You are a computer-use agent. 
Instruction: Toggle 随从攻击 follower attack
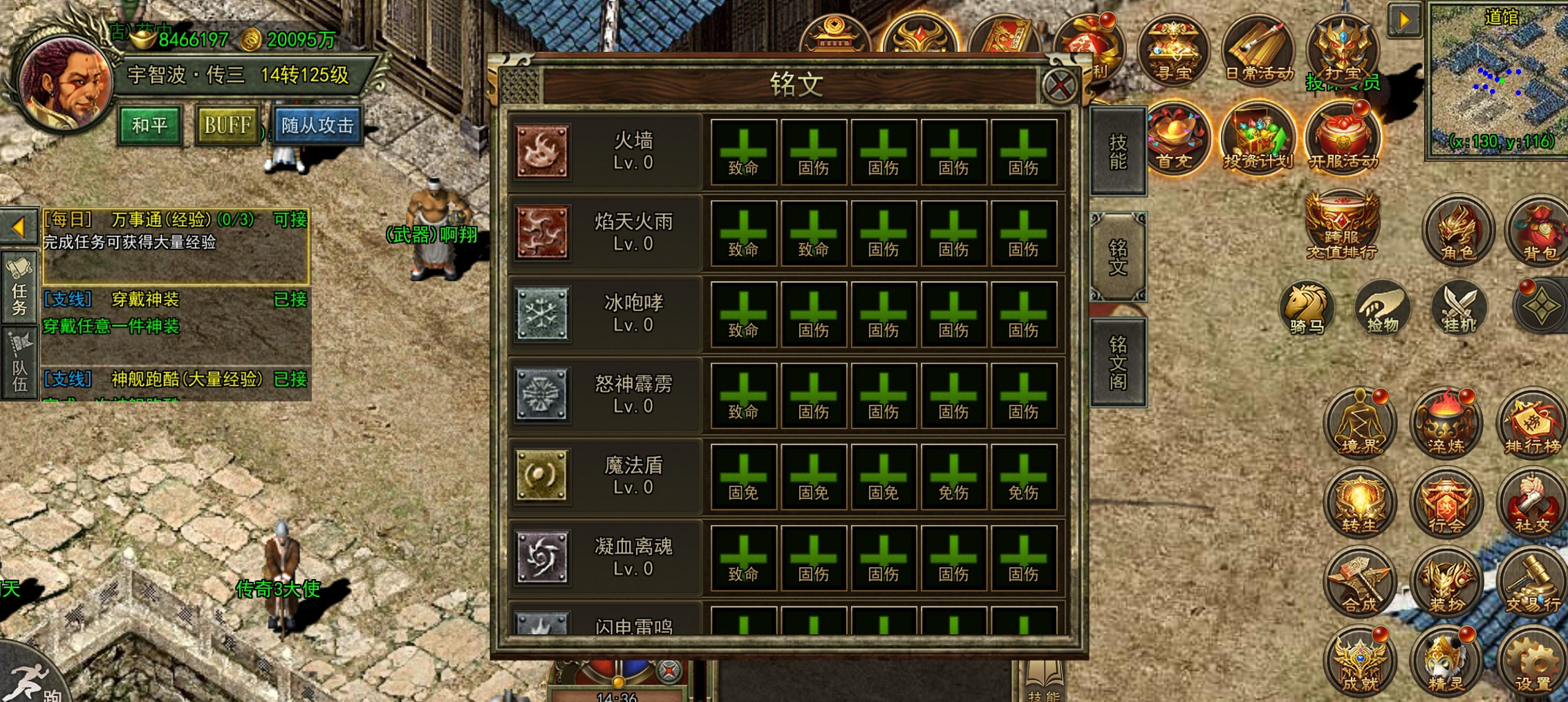(x=317, y=125)
